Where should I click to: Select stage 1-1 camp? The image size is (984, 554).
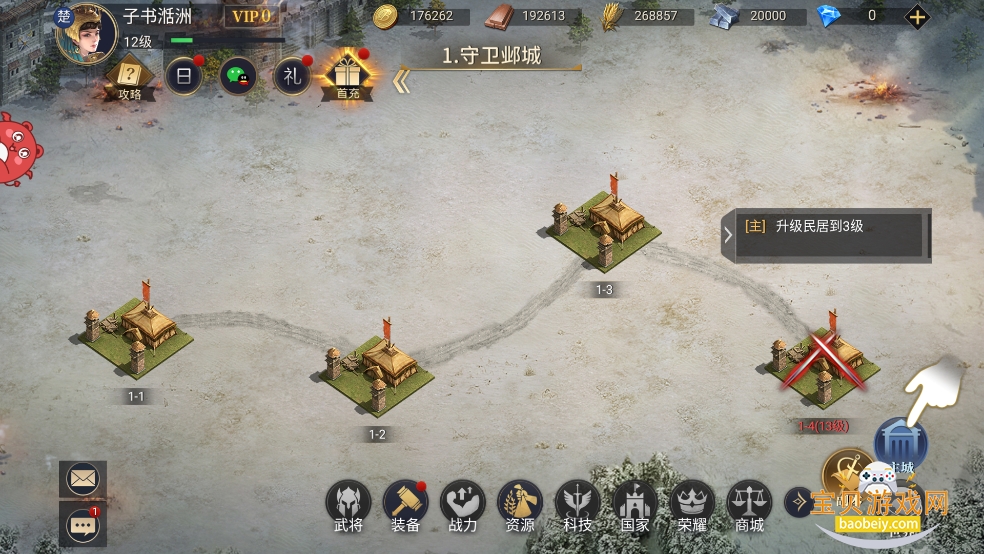tap(136, 333)
